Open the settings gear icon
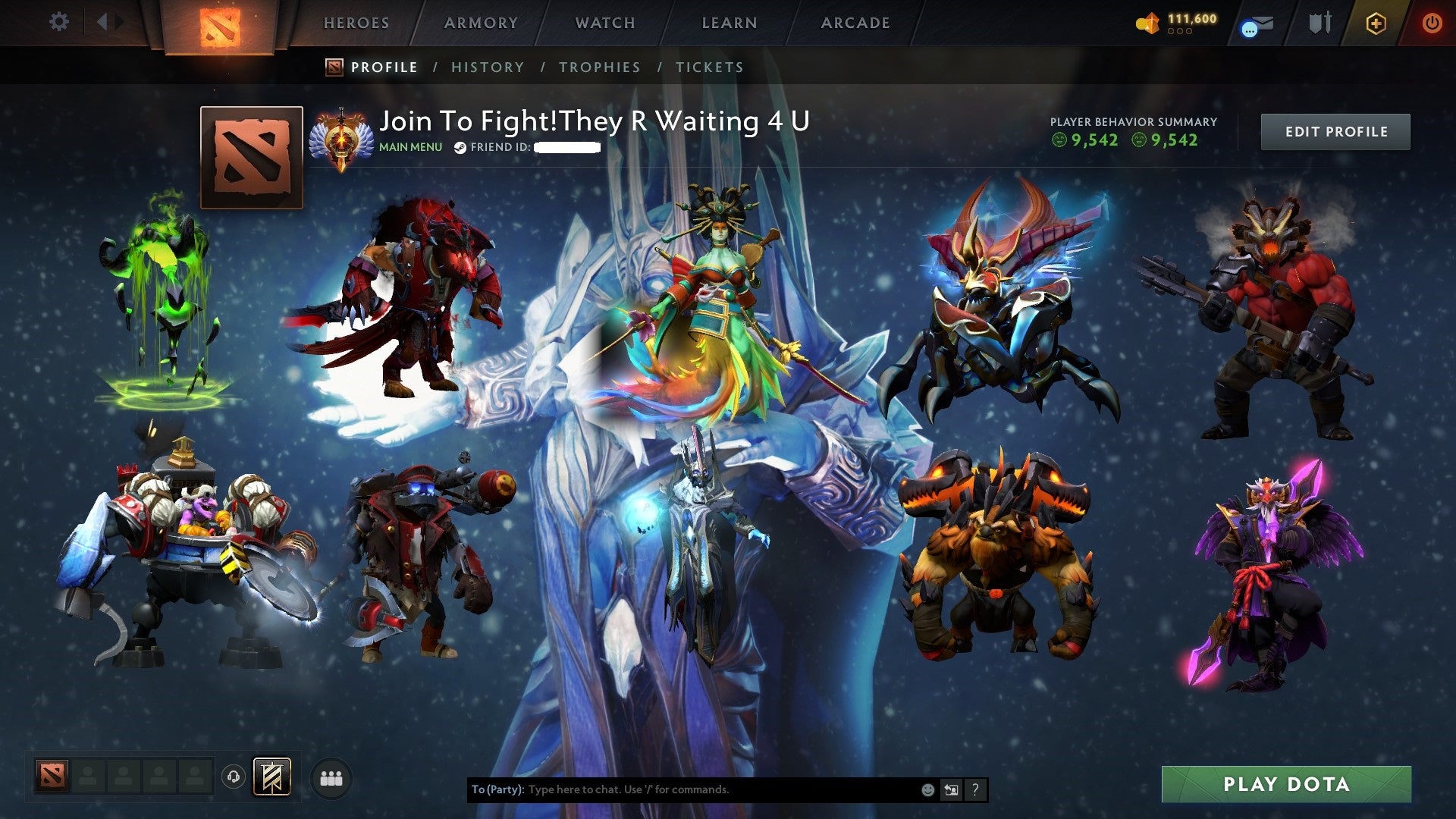Image resolution: width=1456 pixels, height=819 pixels. tap(59, 21)
